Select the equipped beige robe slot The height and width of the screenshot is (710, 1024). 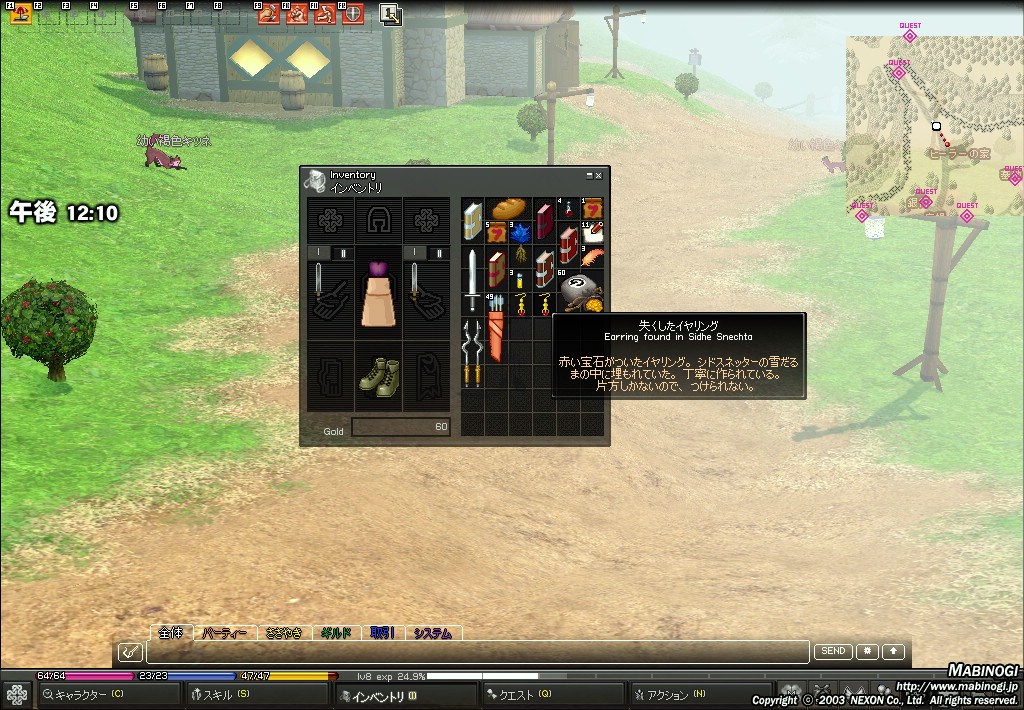coord(378,294)
